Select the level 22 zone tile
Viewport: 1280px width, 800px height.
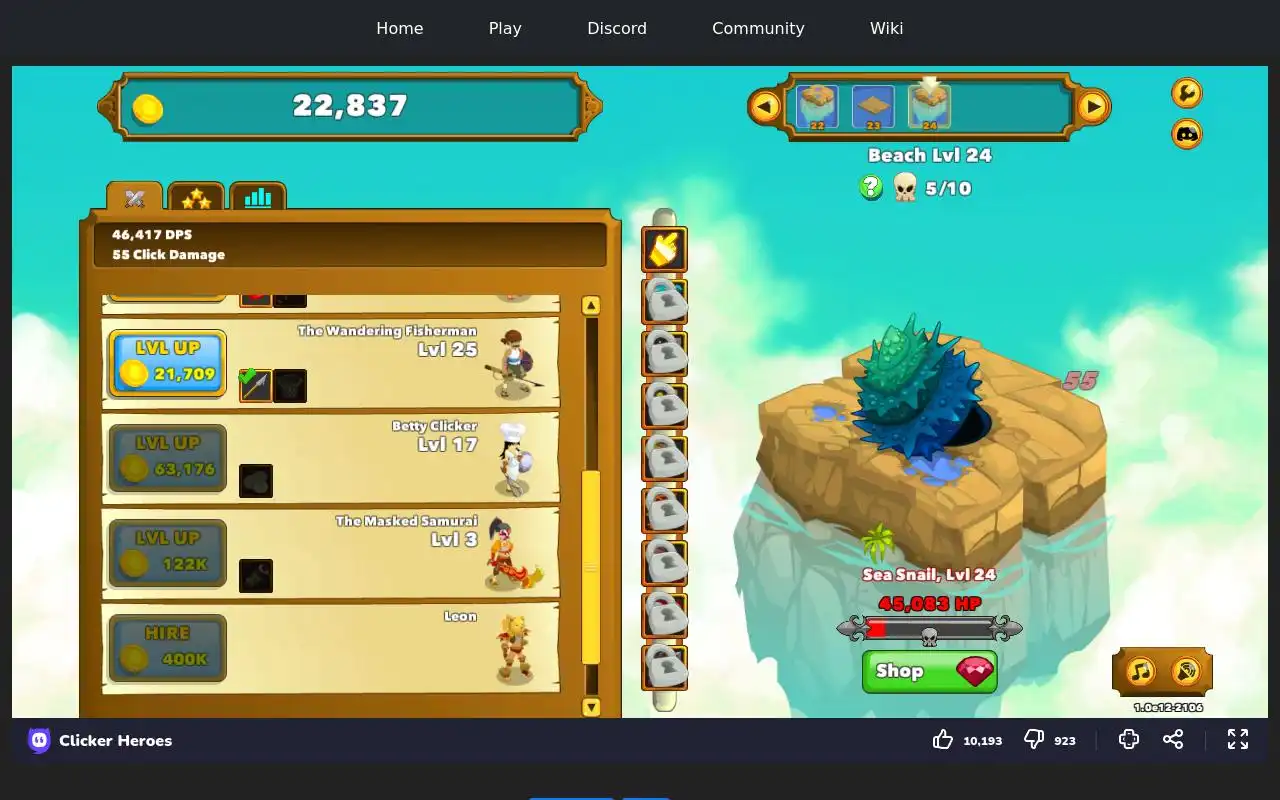click(817, 107)
